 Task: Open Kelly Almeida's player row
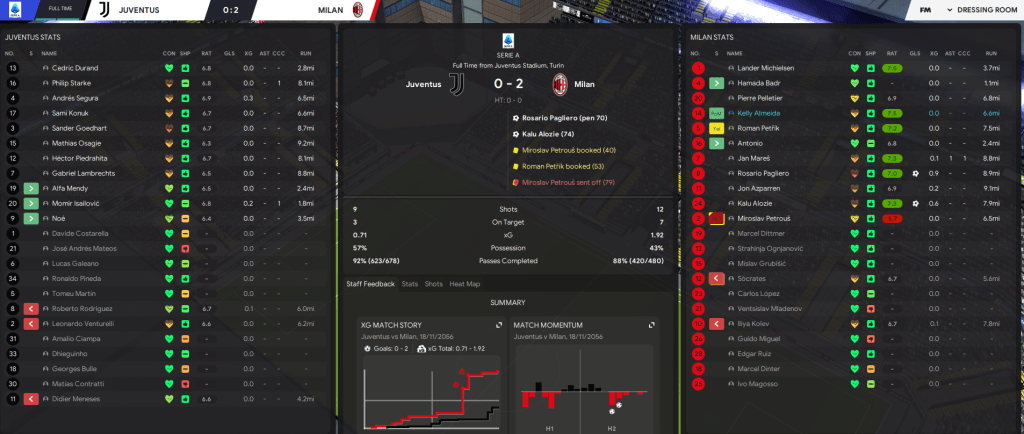[757, 113]
